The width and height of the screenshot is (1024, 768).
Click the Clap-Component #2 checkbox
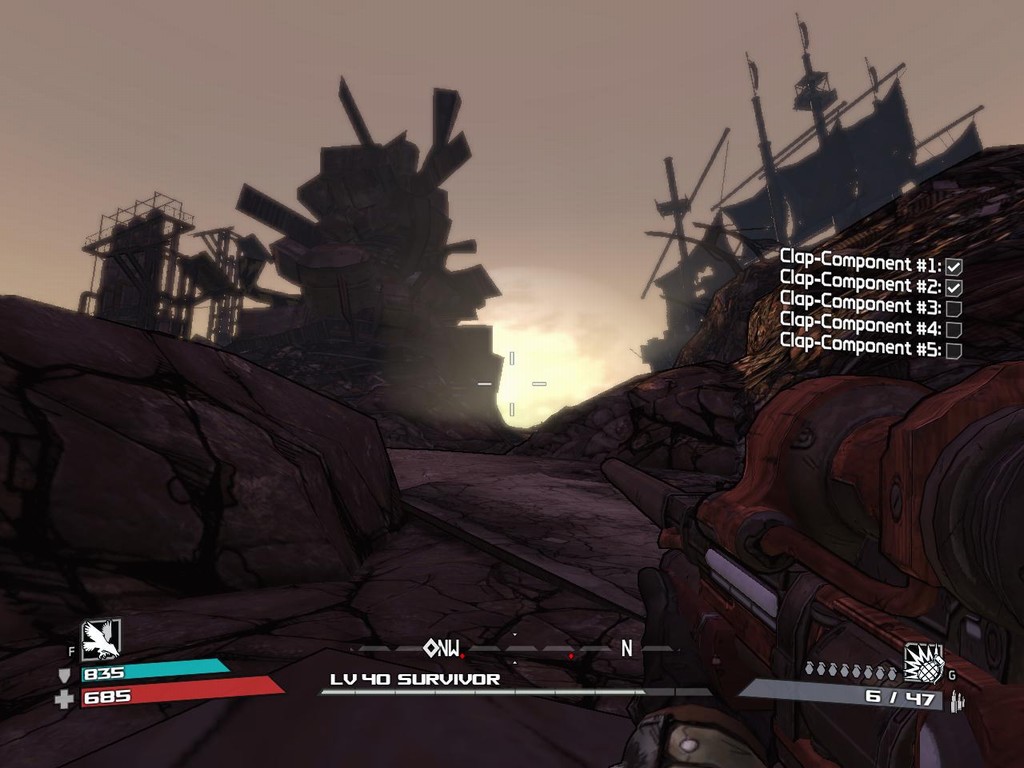[954, 288]
